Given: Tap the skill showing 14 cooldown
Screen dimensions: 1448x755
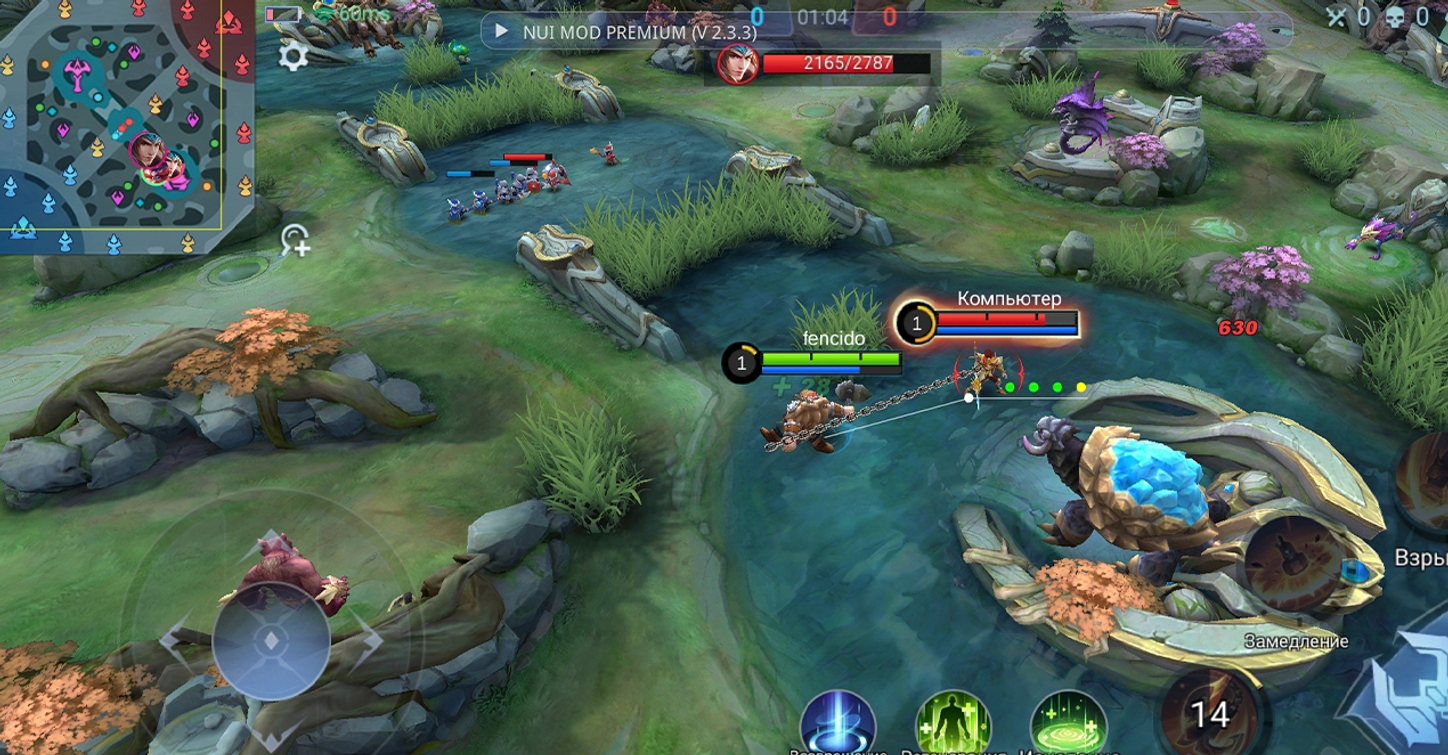Looking at the screenshot, I should 1211,714.
